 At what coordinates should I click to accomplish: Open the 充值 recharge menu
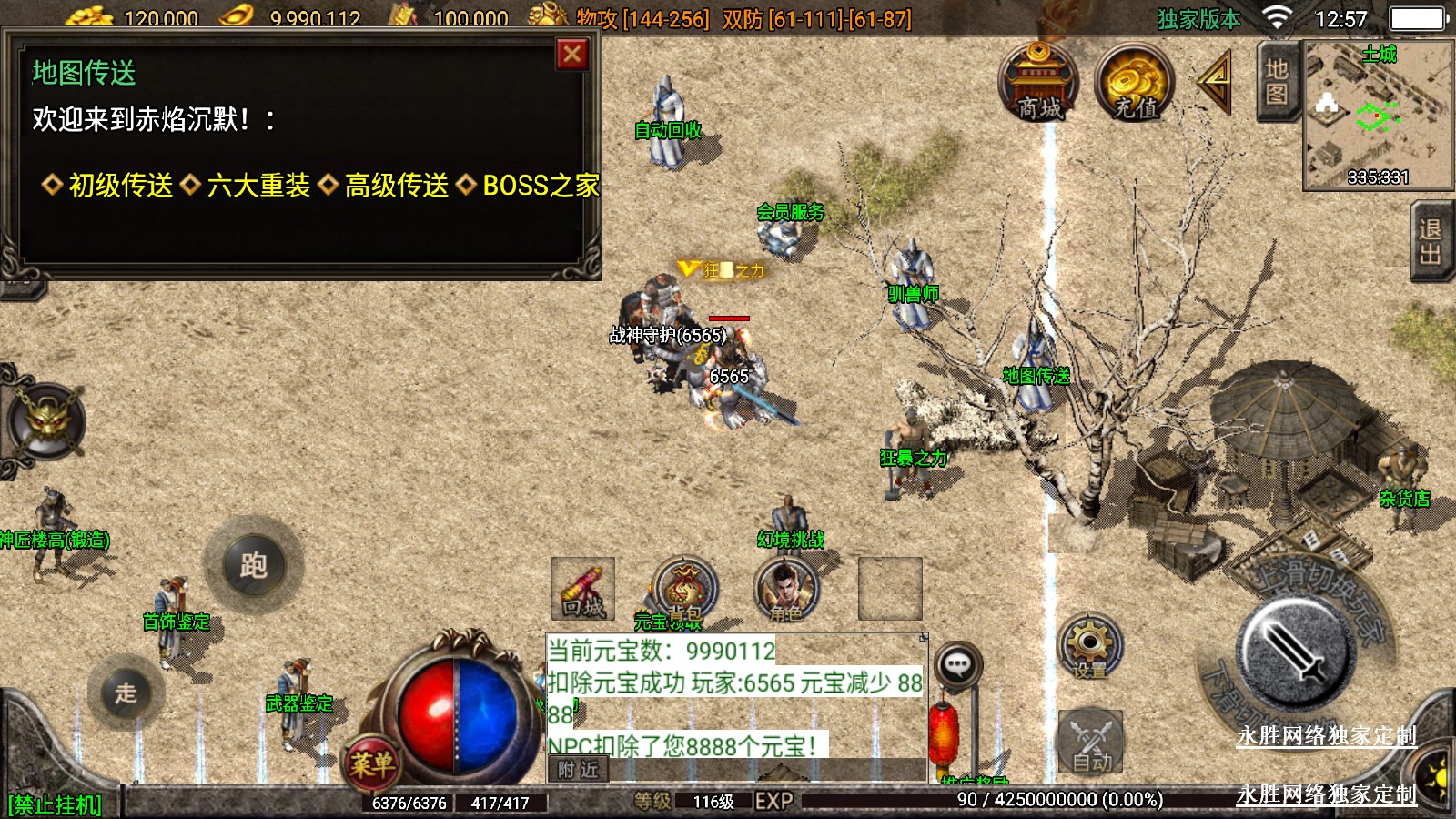pyautogui.click(x=1135, y=83)
